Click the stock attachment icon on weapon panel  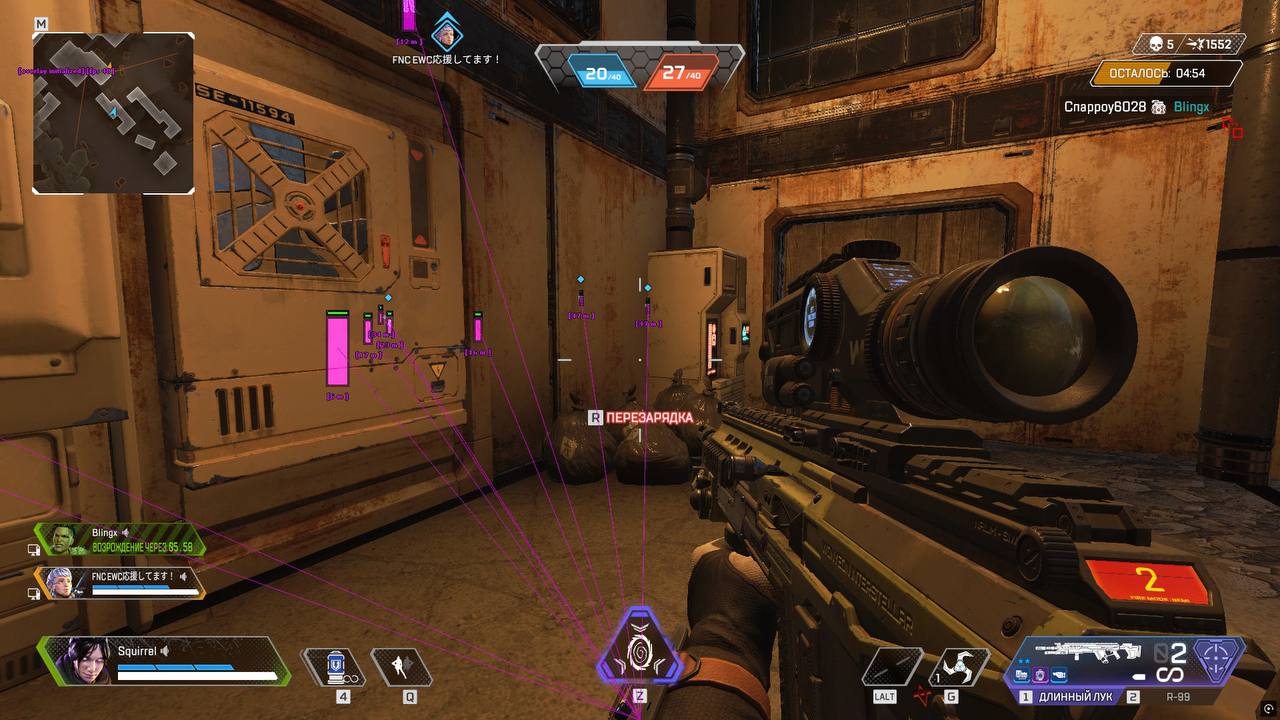pos(1060,675)
